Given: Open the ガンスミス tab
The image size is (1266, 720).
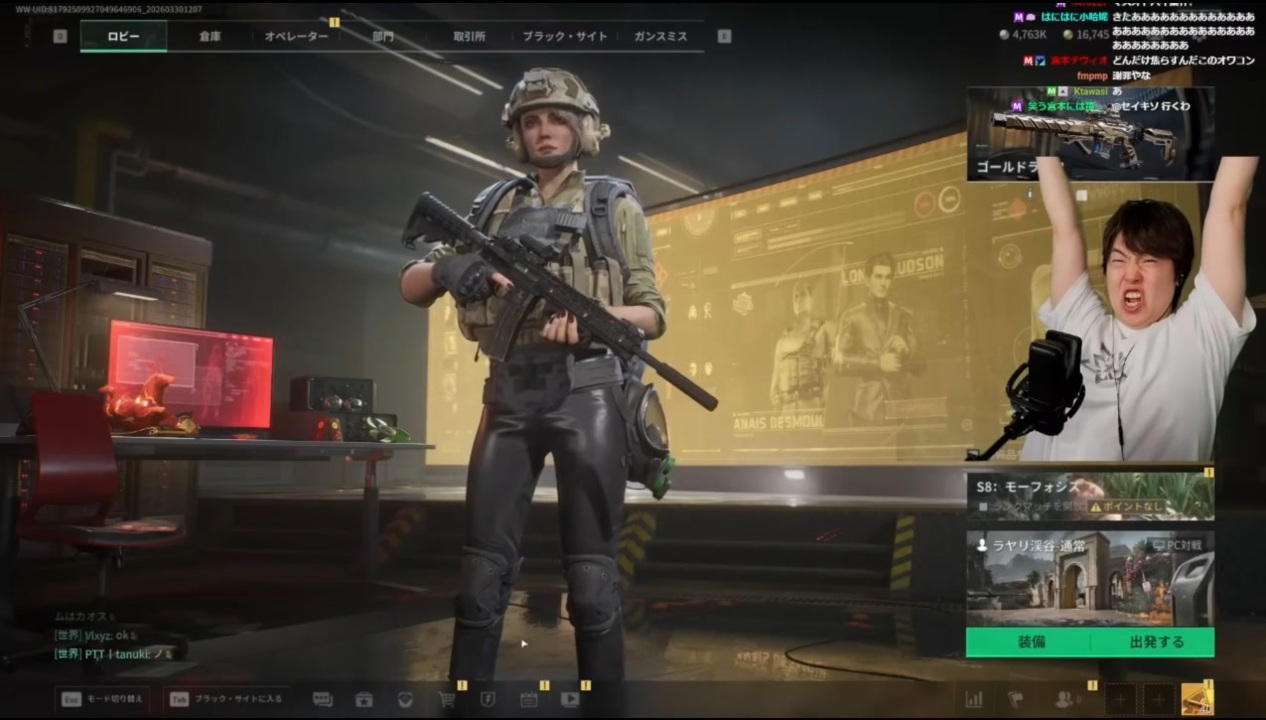Looking at the screenshot, I should point(660,36).
